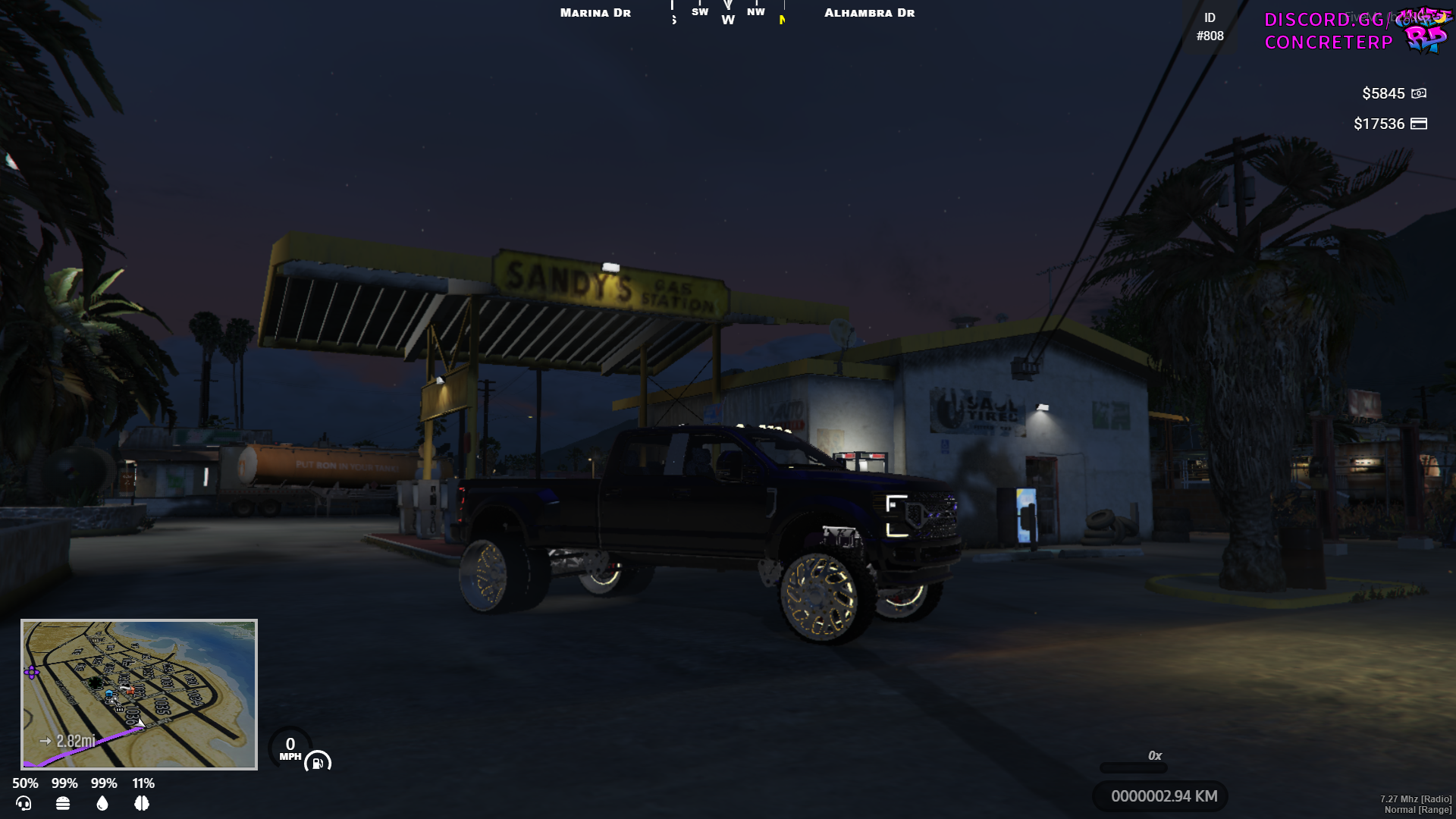Click the Concrete RP graffiti logo
Screen dimensions: 1456x819
click(x=1423, y=30)
